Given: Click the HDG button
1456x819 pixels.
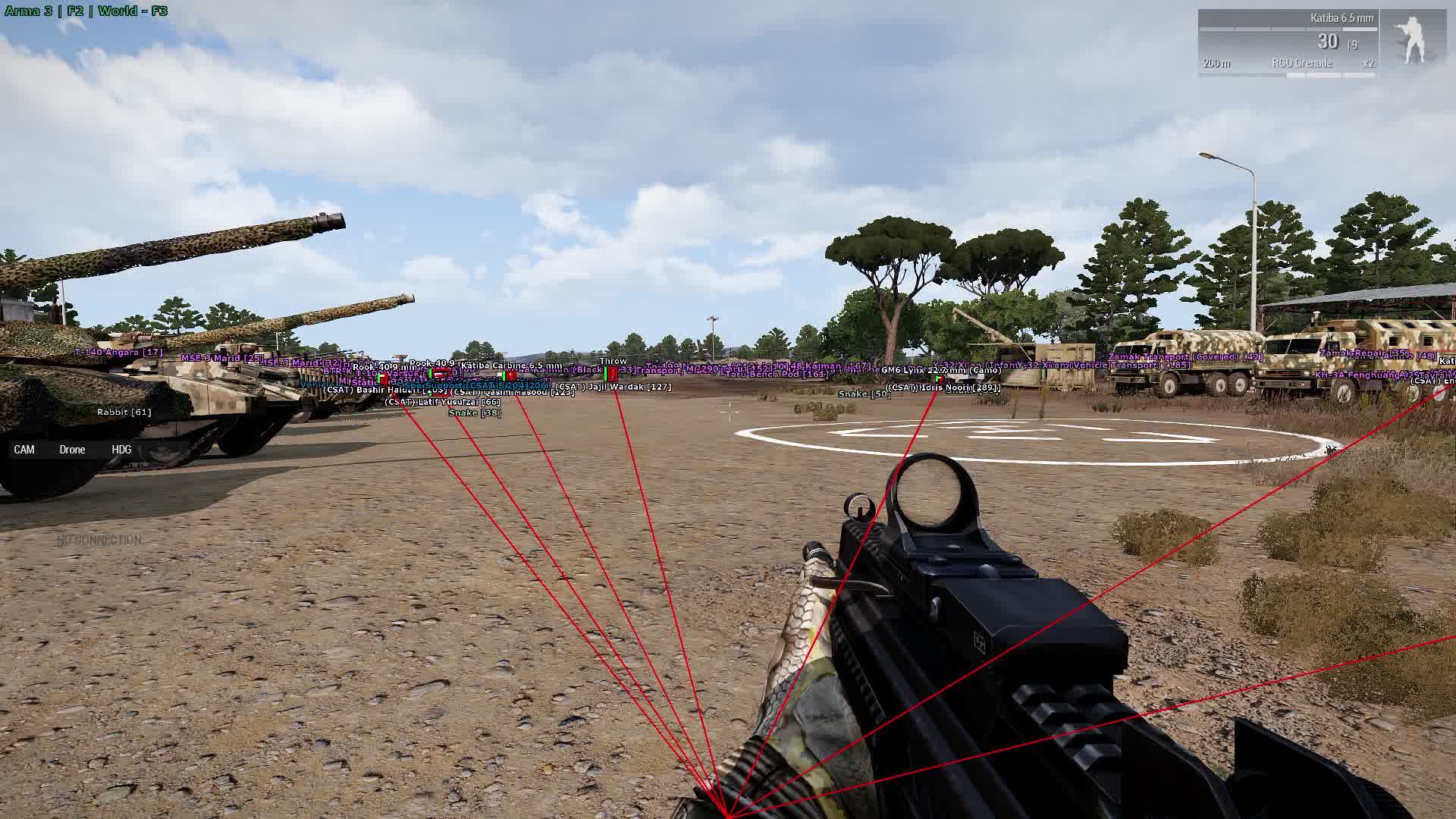Looking at the screenshot, I should point(121,449).
